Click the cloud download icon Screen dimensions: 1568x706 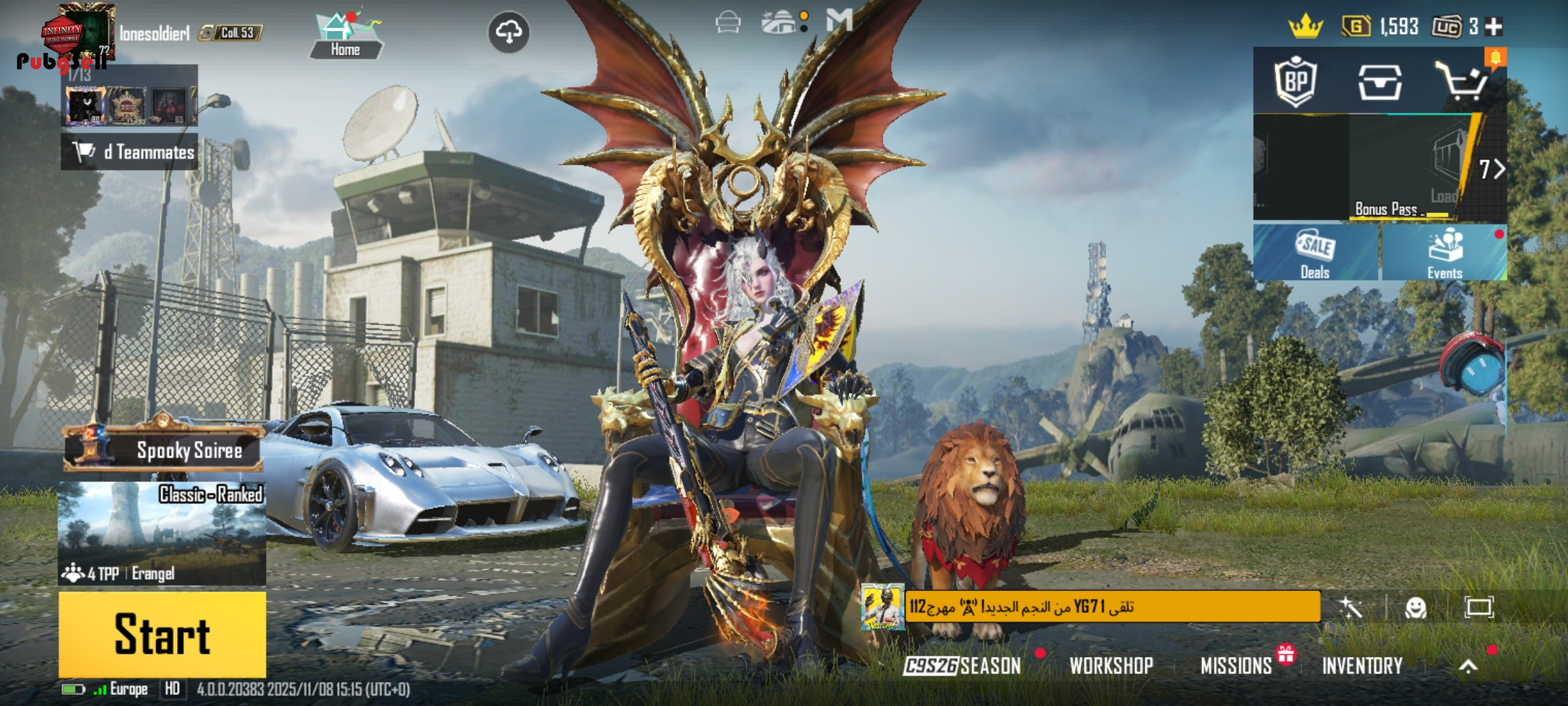click(509, 31)
